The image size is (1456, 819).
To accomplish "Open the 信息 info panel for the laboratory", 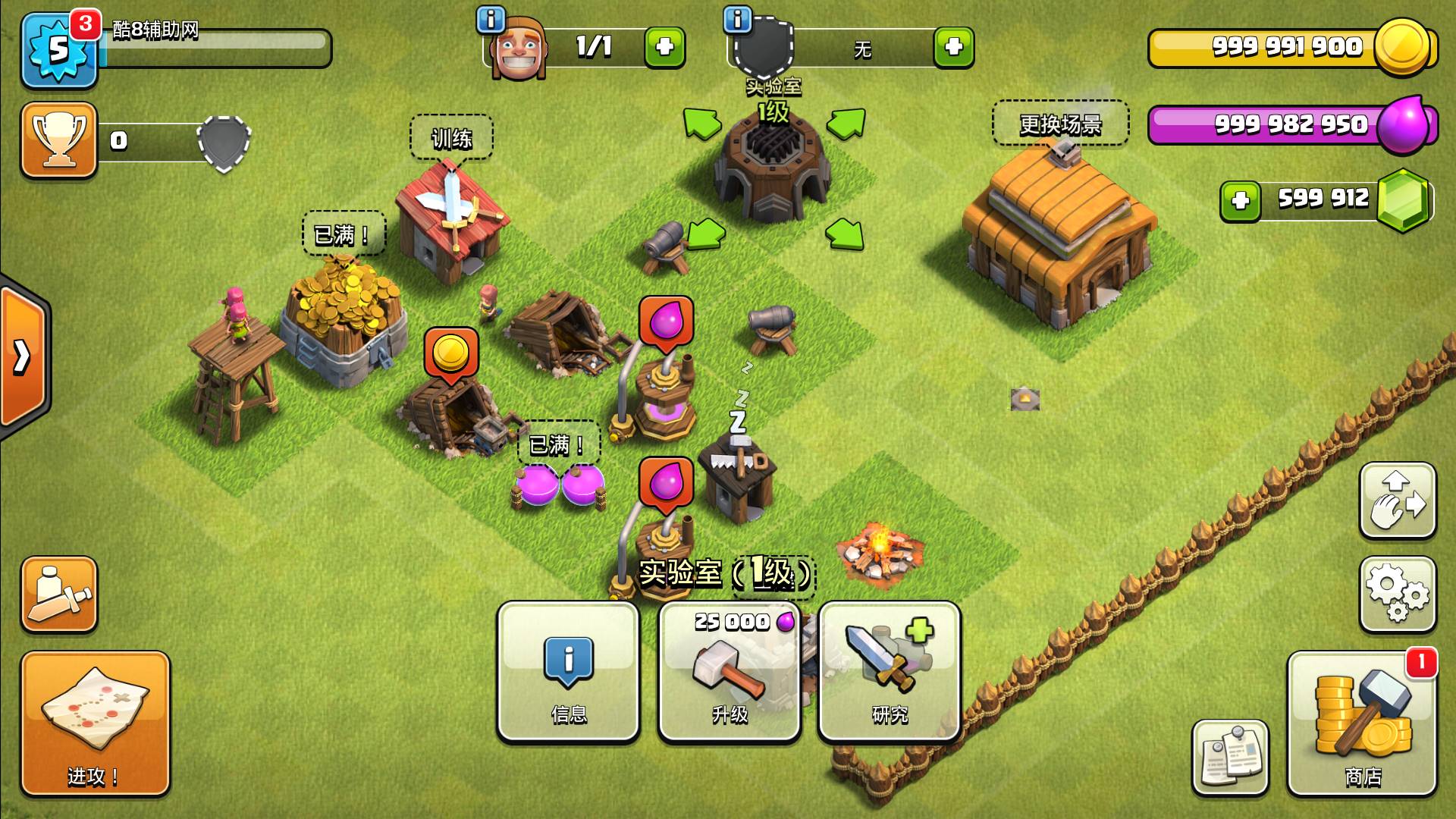I will click(x=568, y=671).
